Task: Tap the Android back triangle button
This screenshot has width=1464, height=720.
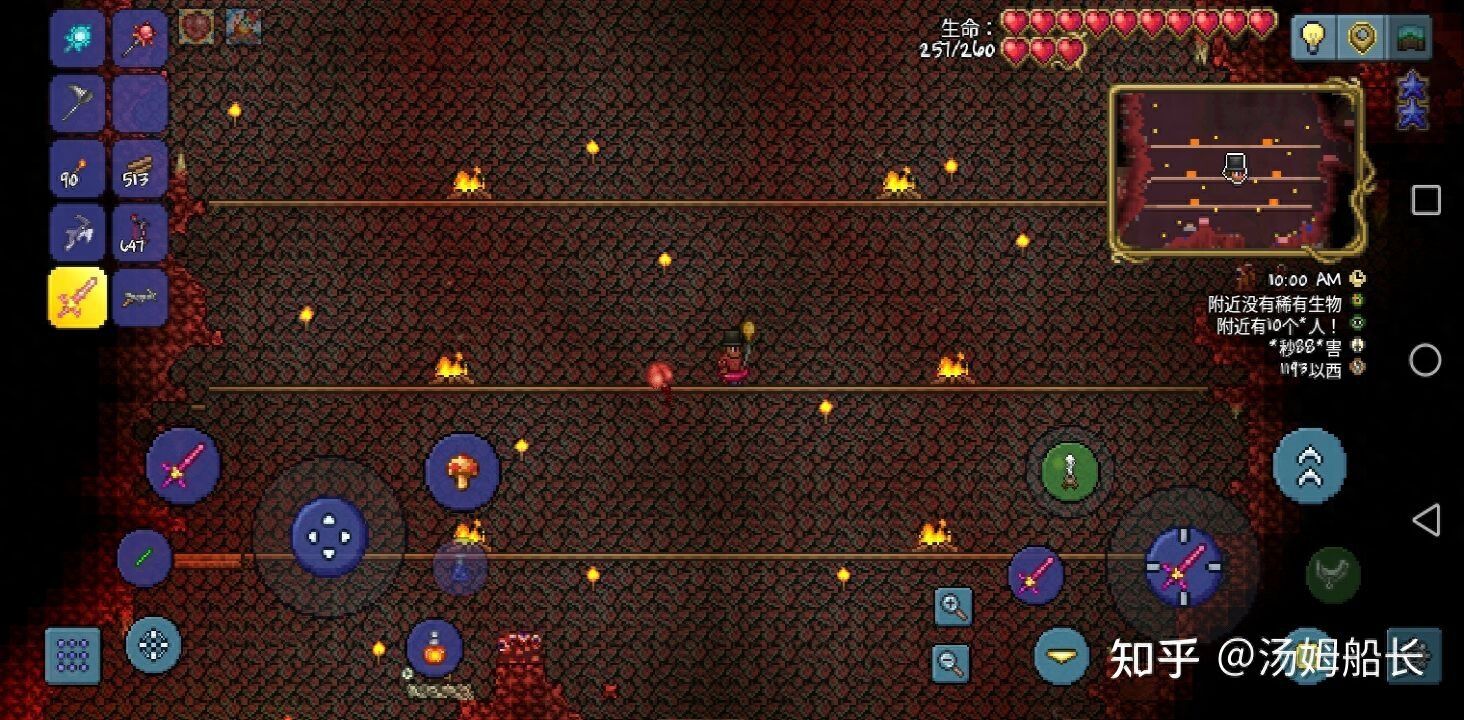Action: tap(1426, 520)
